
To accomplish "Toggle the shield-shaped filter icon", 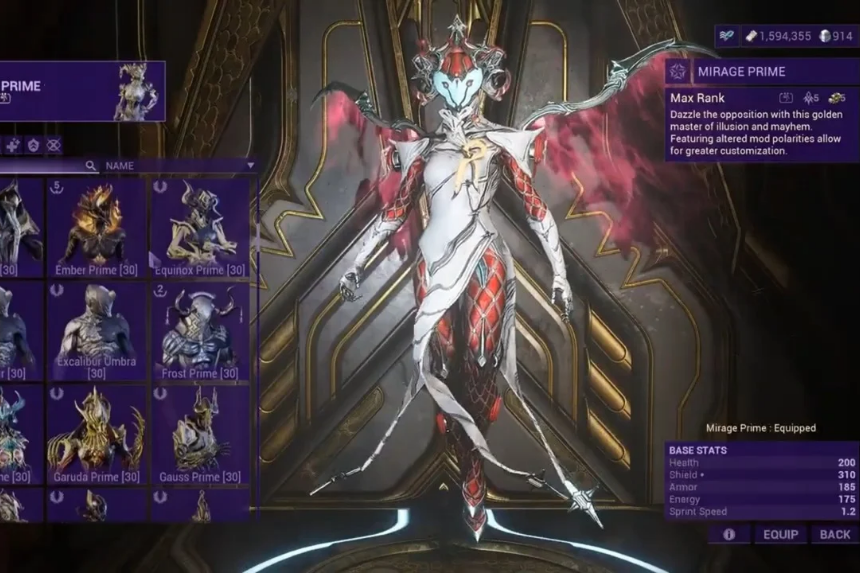I will click(33, 145).
